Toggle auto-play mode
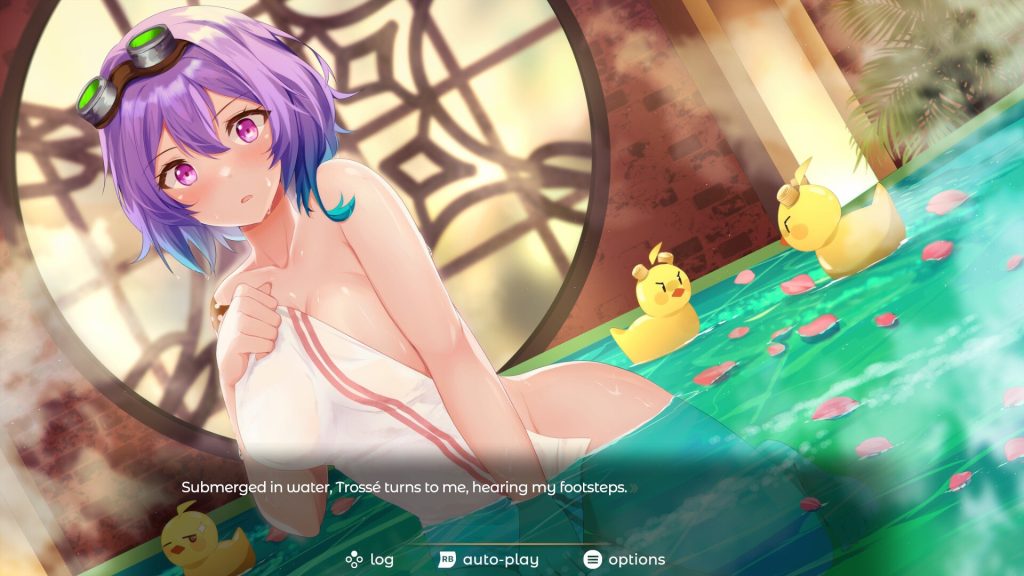 pyautogui.click(x=489, y=559)
